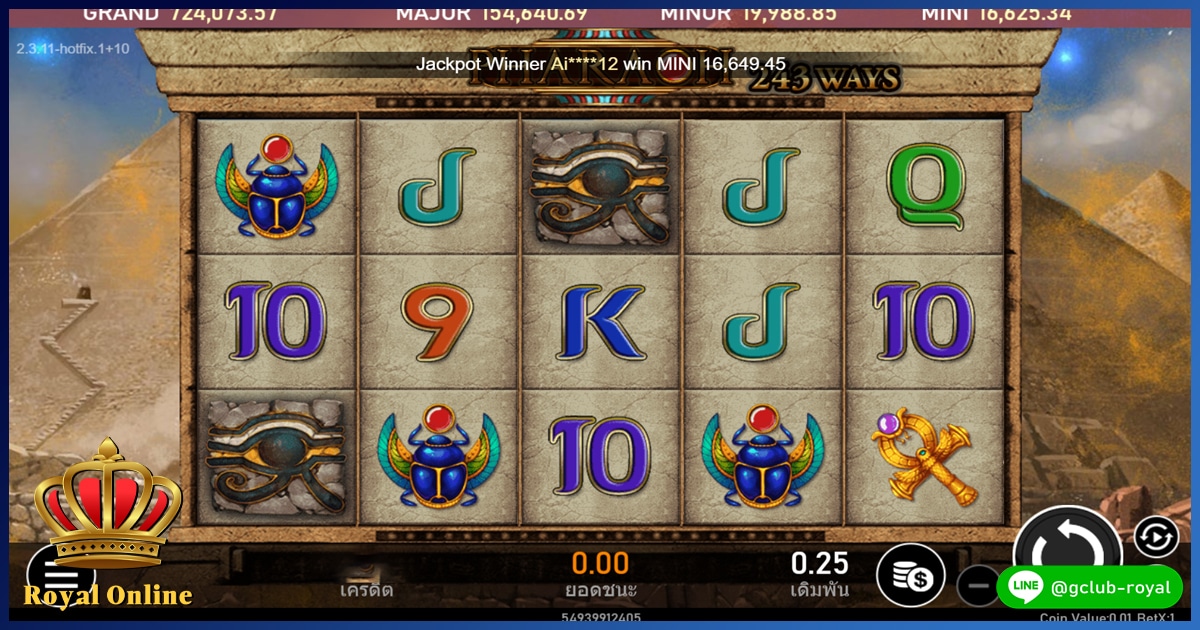Screen dimensions: 1200x630
Task: Toggle the auto-spin button
Action: [x=1155, y=537]
